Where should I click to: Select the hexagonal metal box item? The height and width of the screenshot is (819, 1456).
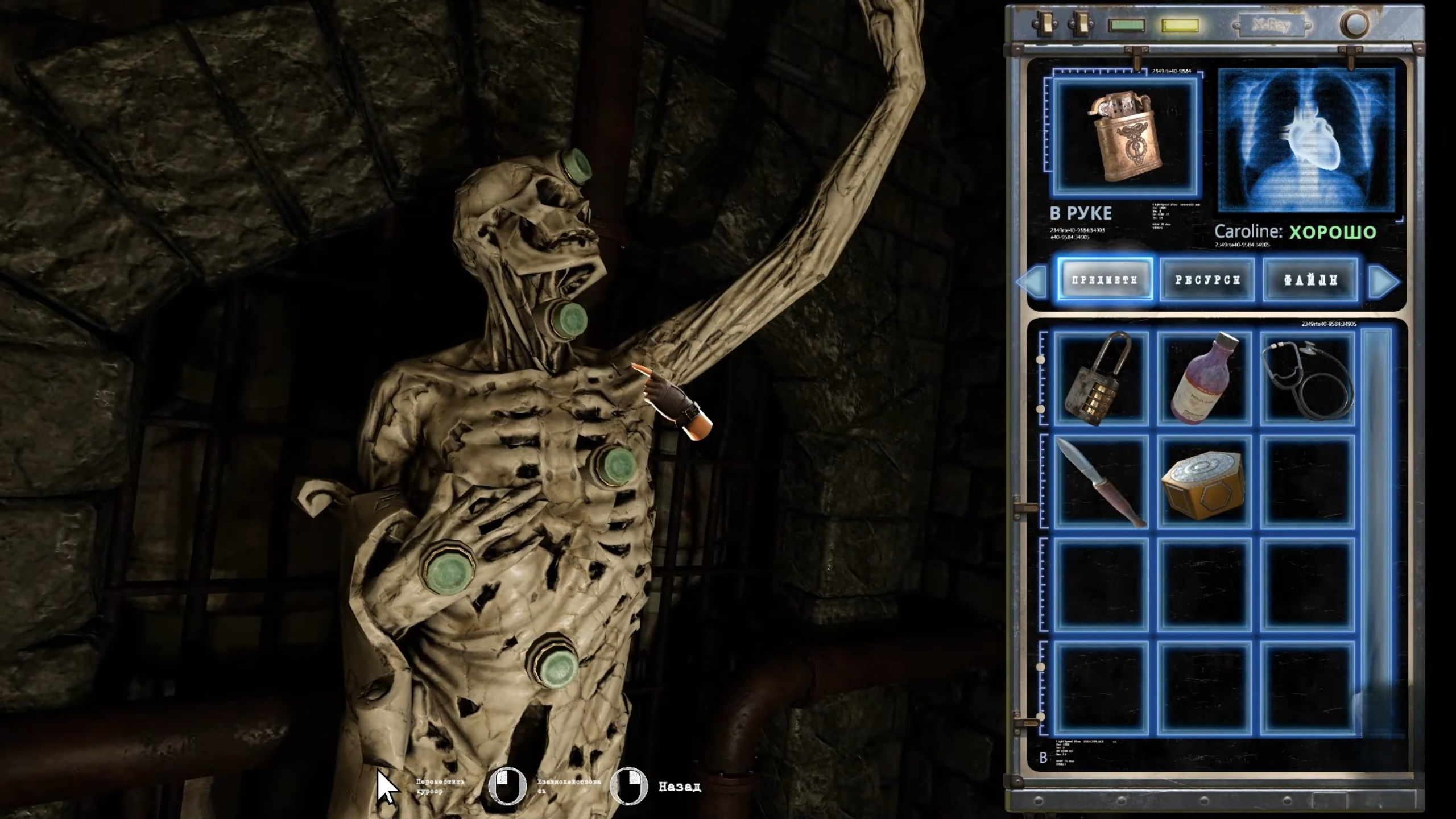coord(1204,481)
